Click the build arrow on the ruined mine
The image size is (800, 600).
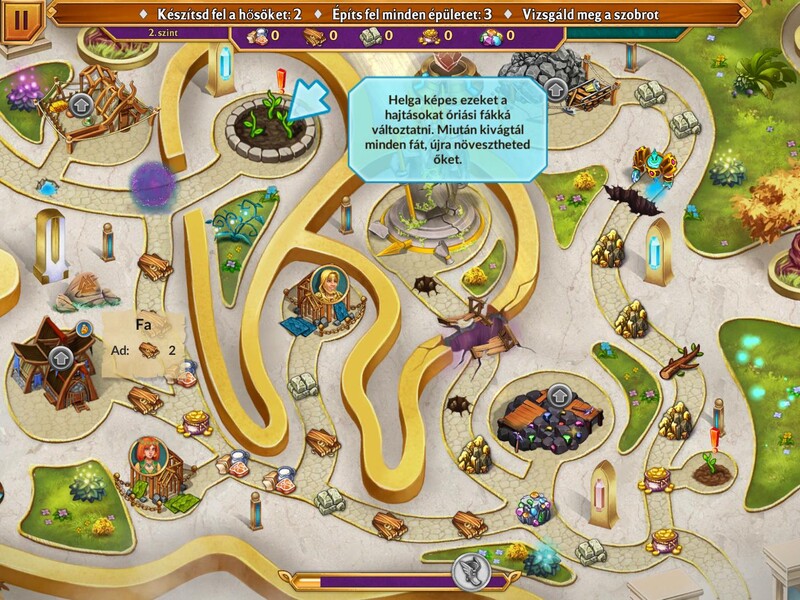click(x=559, y=396)
